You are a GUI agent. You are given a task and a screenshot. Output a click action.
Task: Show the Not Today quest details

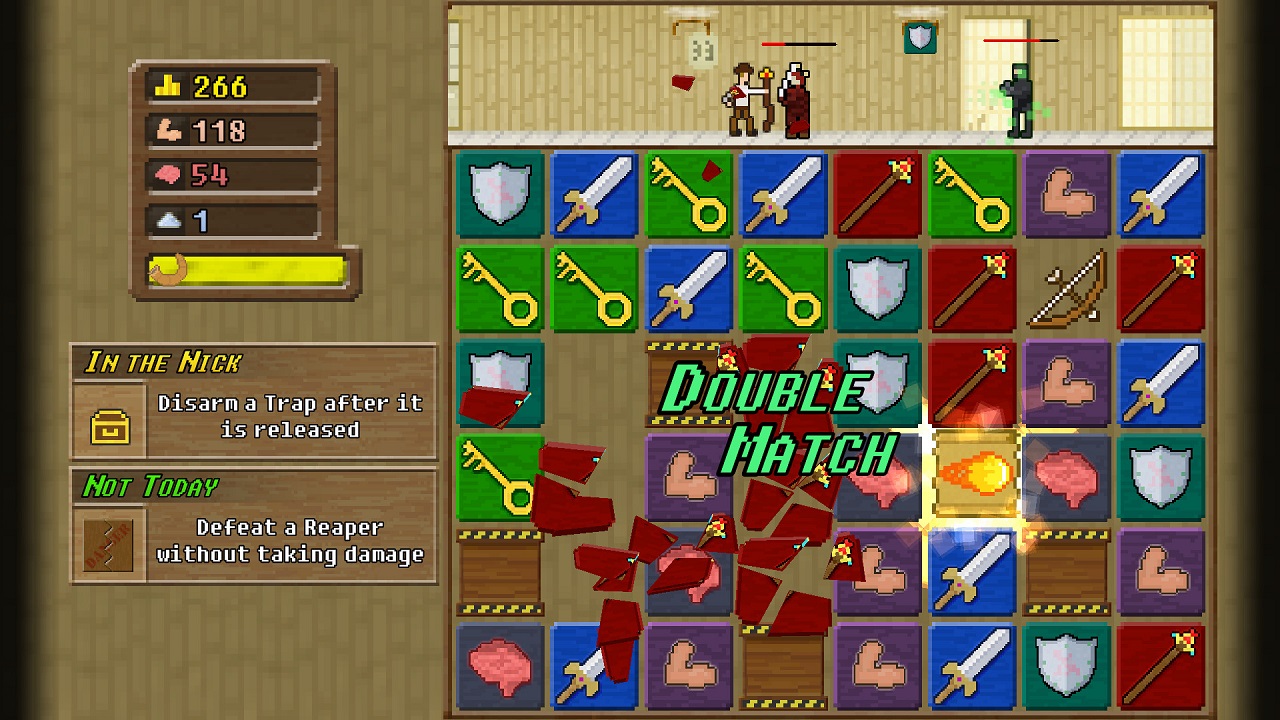pos(254,527)
